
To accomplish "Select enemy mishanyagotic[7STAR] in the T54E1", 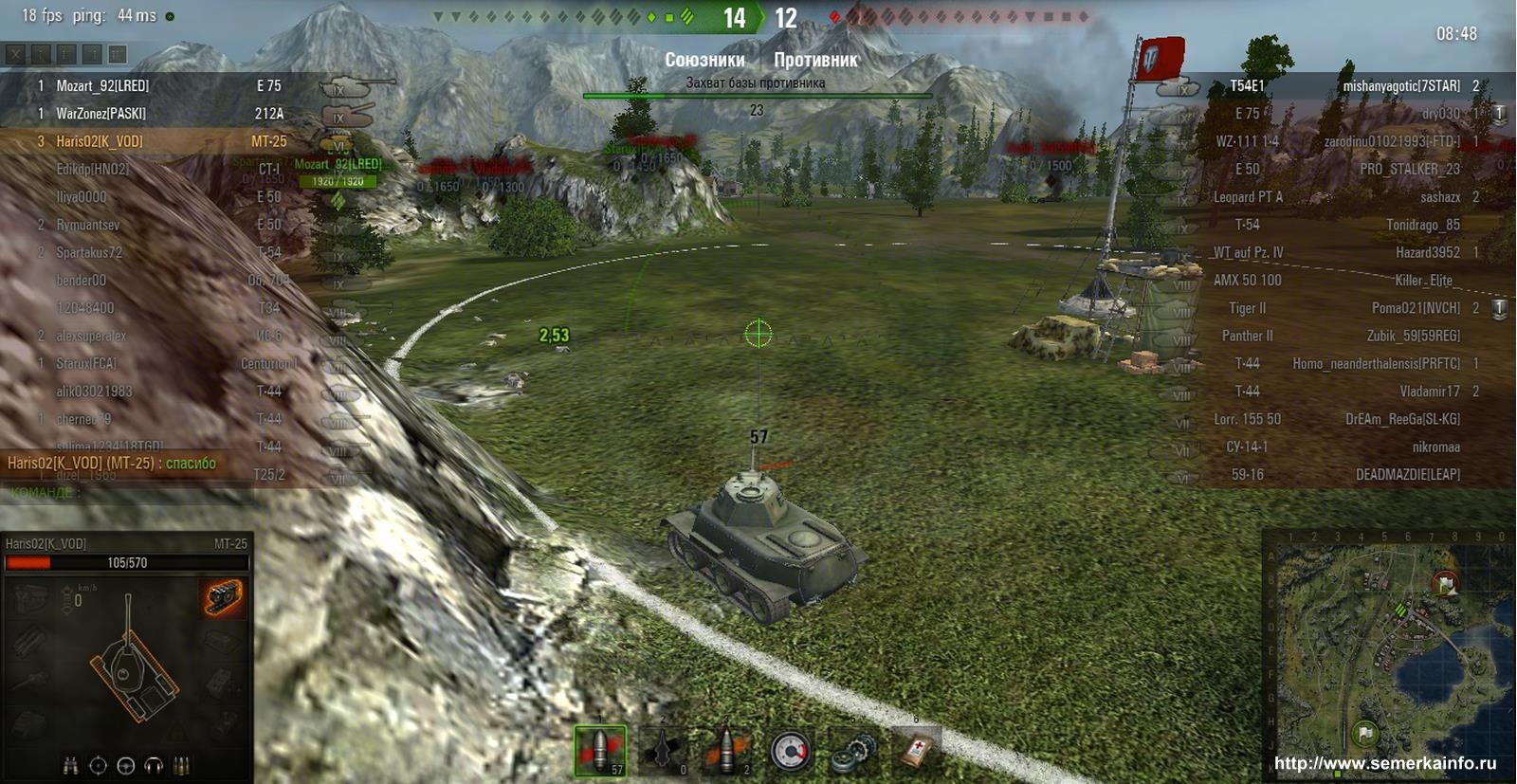I will click(1400, 85).
